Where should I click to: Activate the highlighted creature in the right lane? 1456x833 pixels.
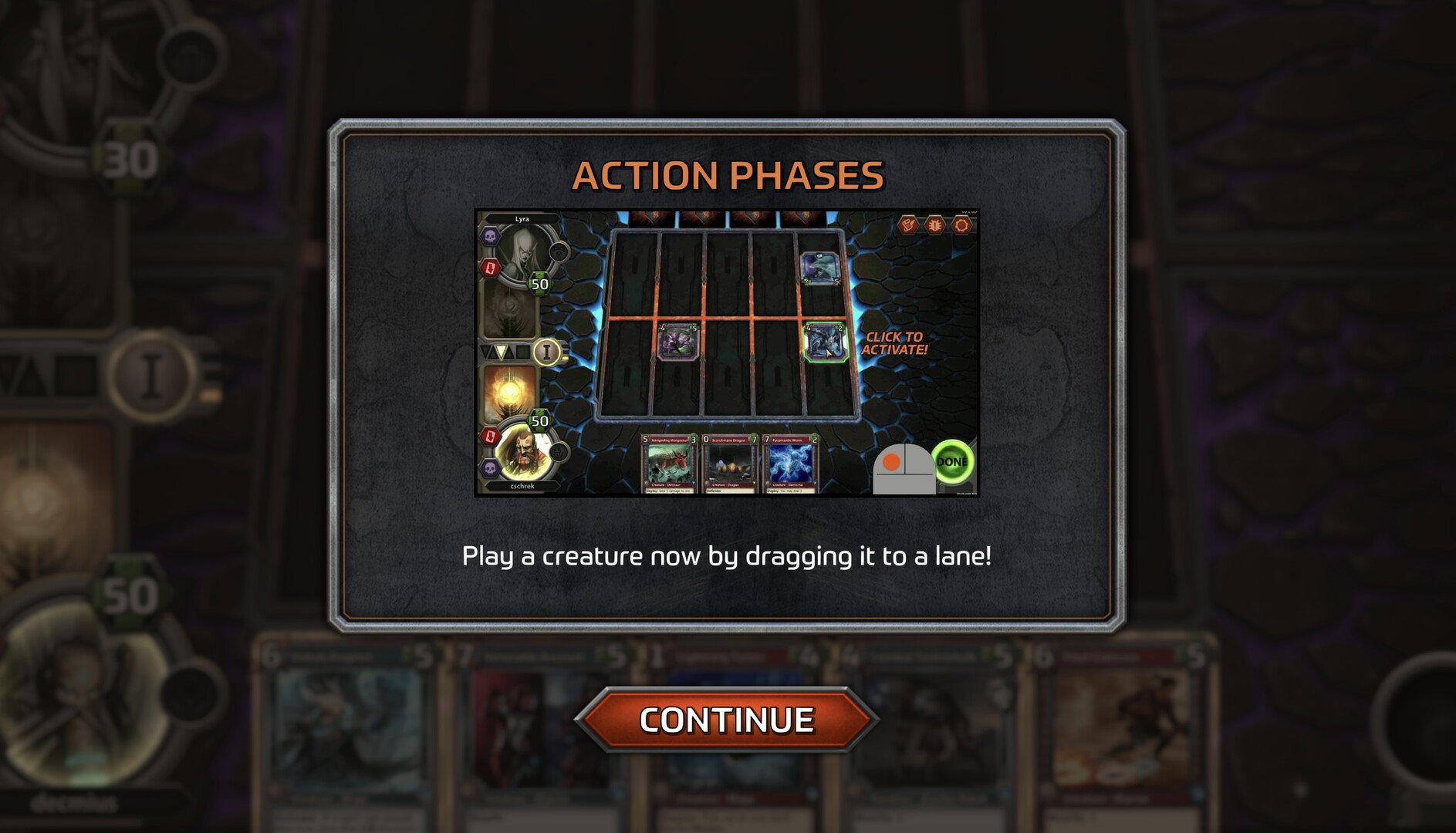(x=826, y=342)
